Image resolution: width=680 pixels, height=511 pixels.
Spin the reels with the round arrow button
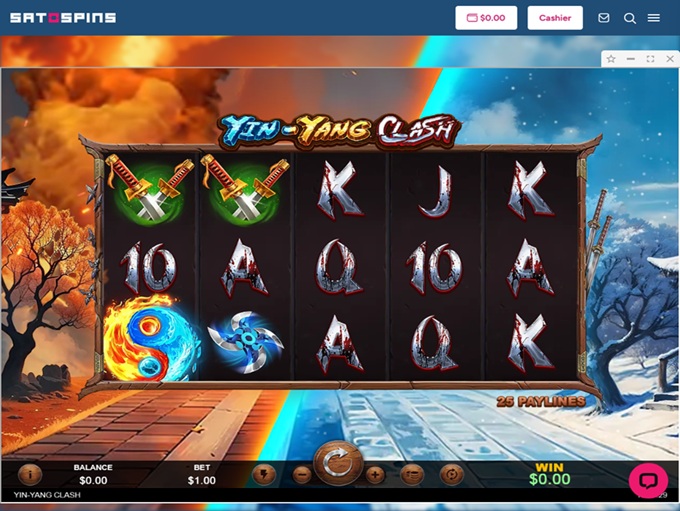(338, 464)
